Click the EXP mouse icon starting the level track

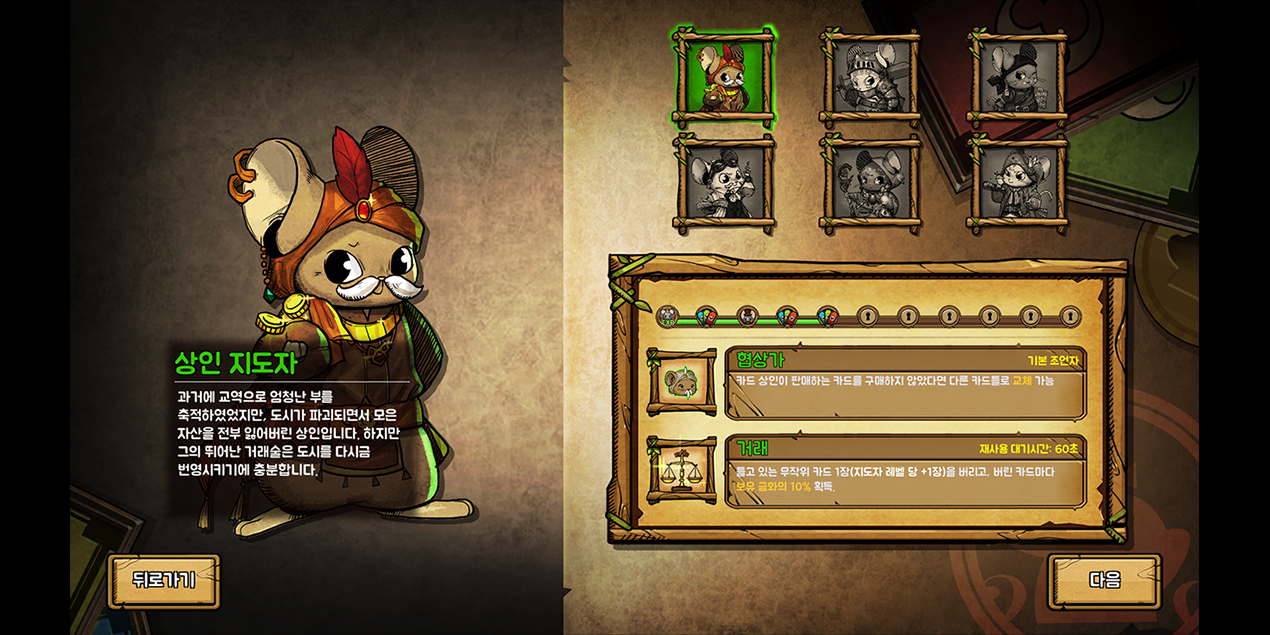pos(666,317)
